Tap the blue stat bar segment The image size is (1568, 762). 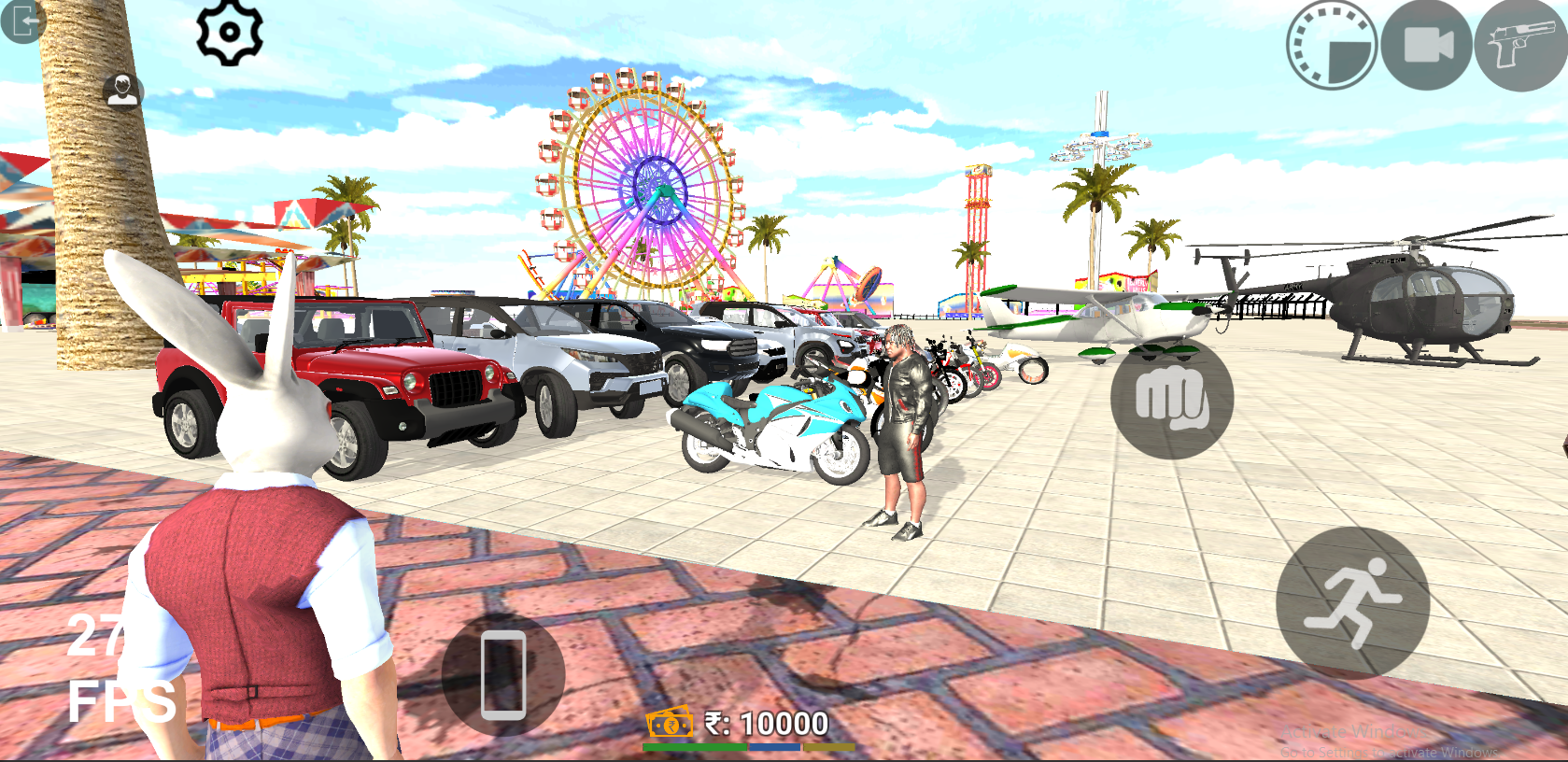pyautogui.click(x=775, y=747)
